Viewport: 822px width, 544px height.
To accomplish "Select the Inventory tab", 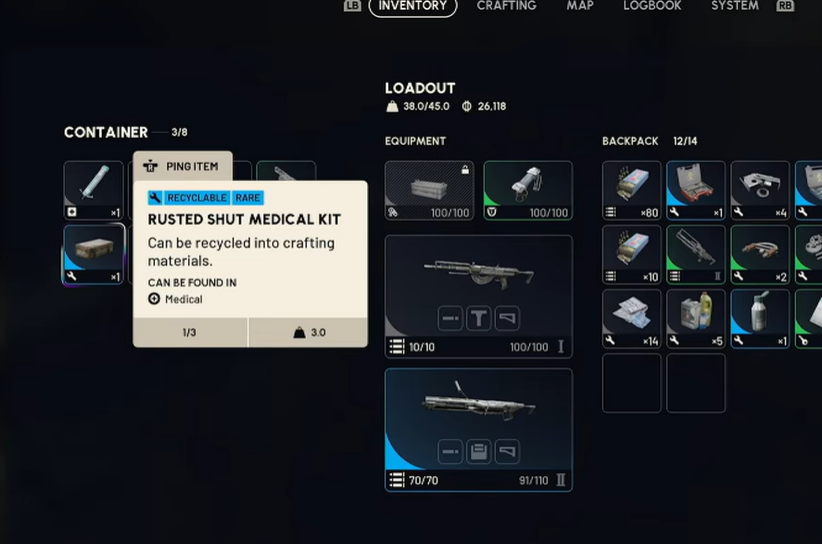I will [x=413, y=6].
